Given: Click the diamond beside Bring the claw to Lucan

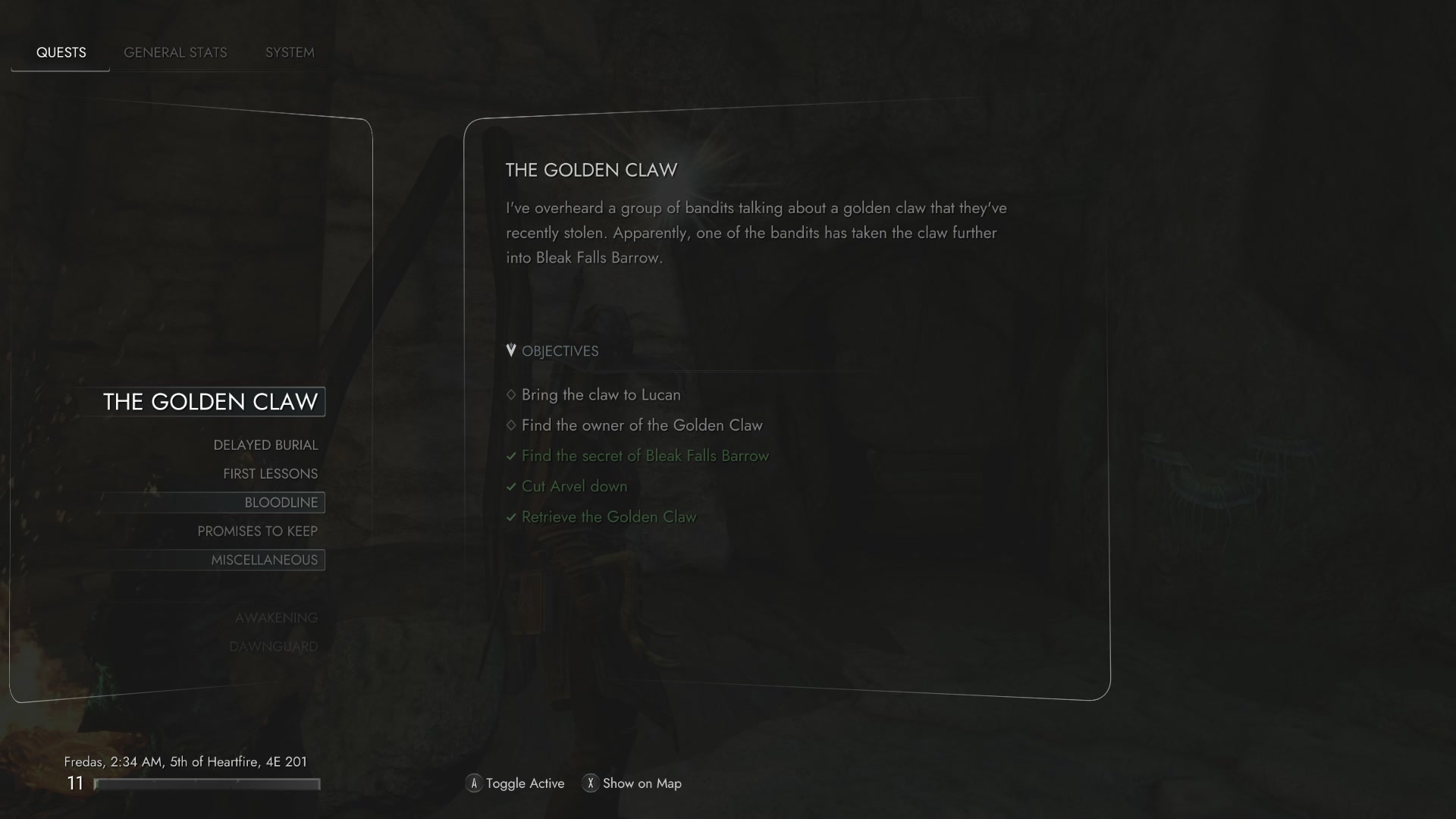Looking at the screenshot, I should pos(511,394).
